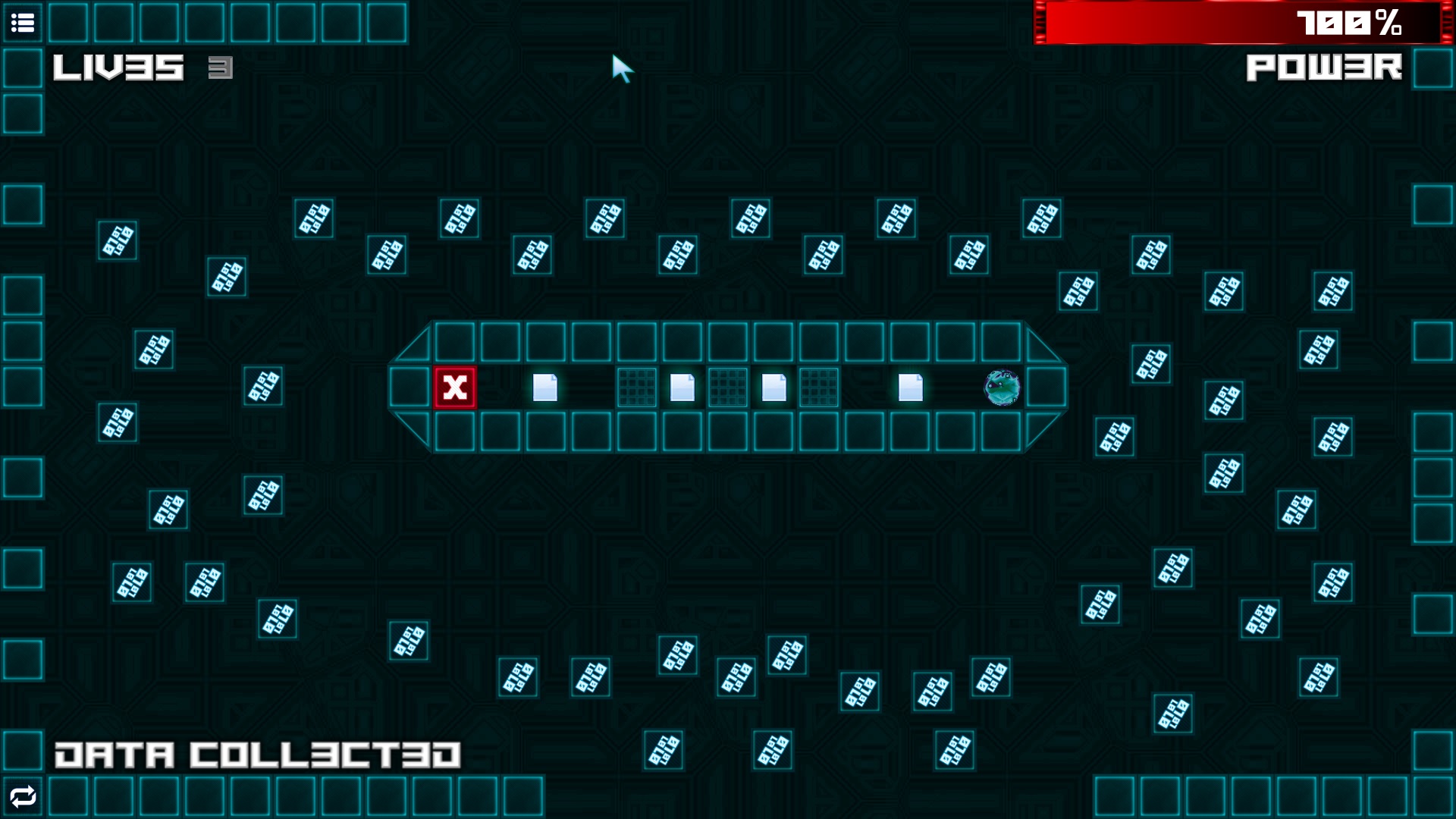This screenshot has width=1456, height=819.
Task: Select the middle grid block between documents
Action: tap(728, 388)
